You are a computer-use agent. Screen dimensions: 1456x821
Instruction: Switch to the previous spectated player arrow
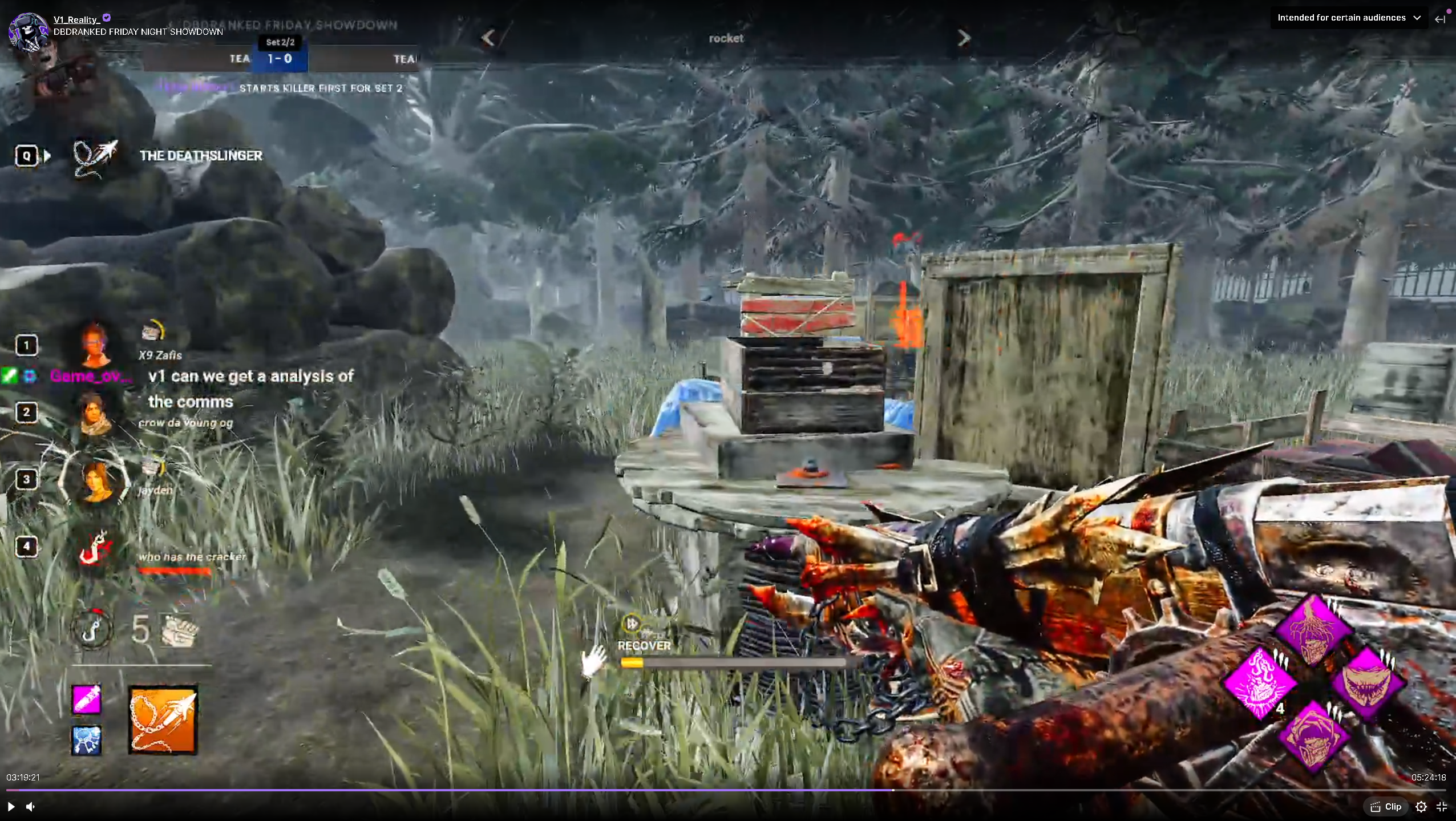488,38
